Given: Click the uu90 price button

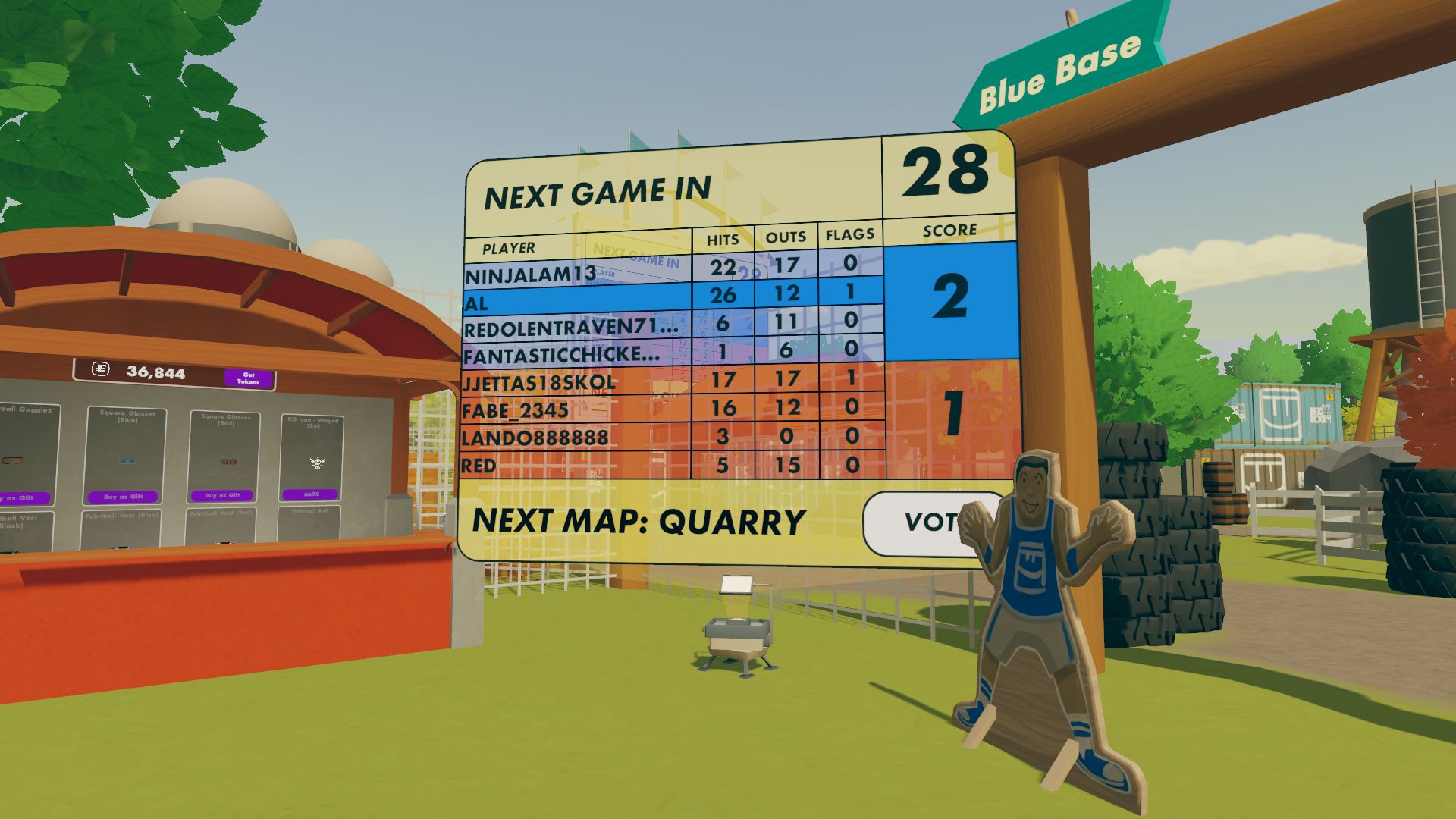Looking at the screenshot, I should tap(312, 494).
